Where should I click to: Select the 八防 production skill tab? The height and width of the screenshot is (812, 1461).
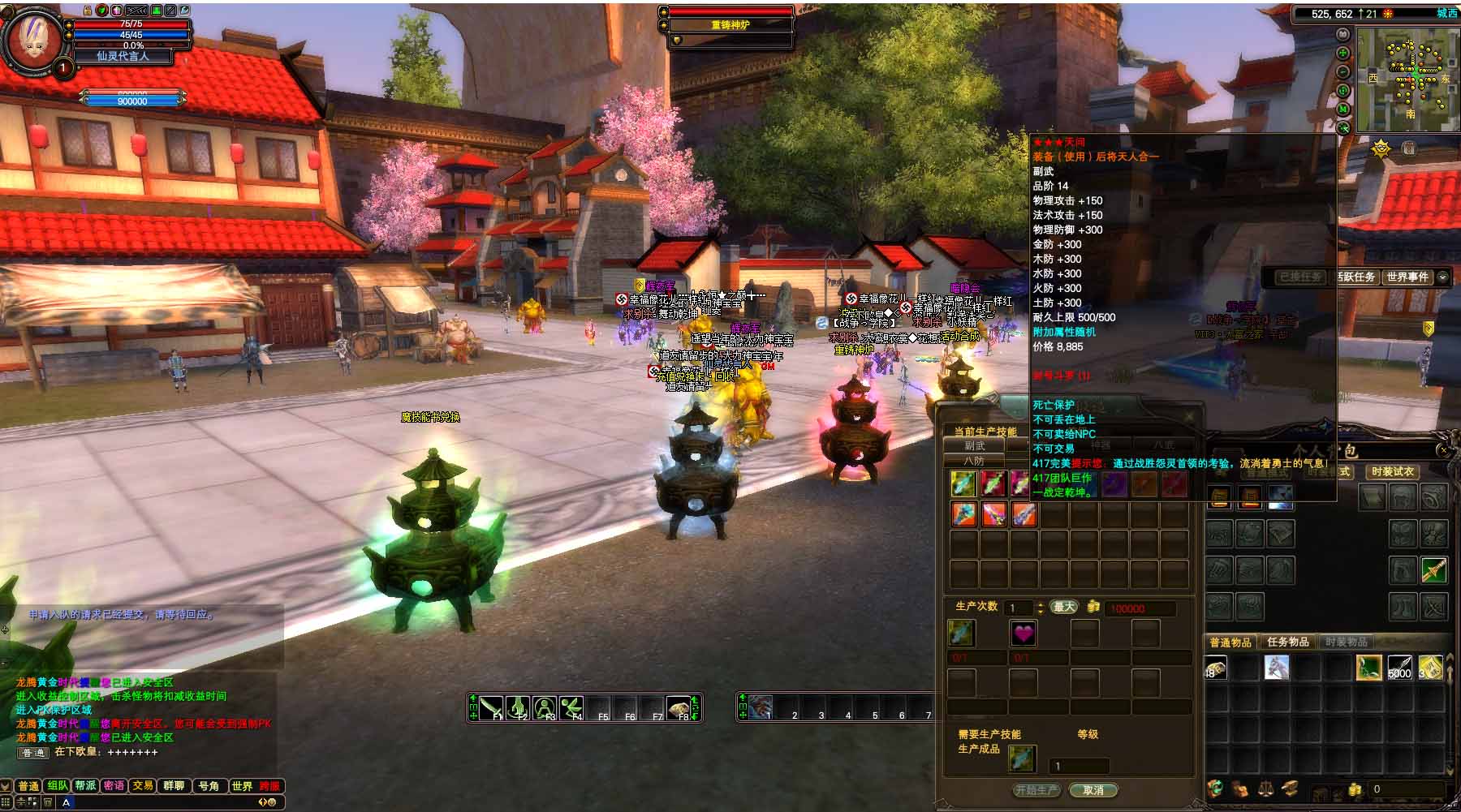(x=974, y=461)
